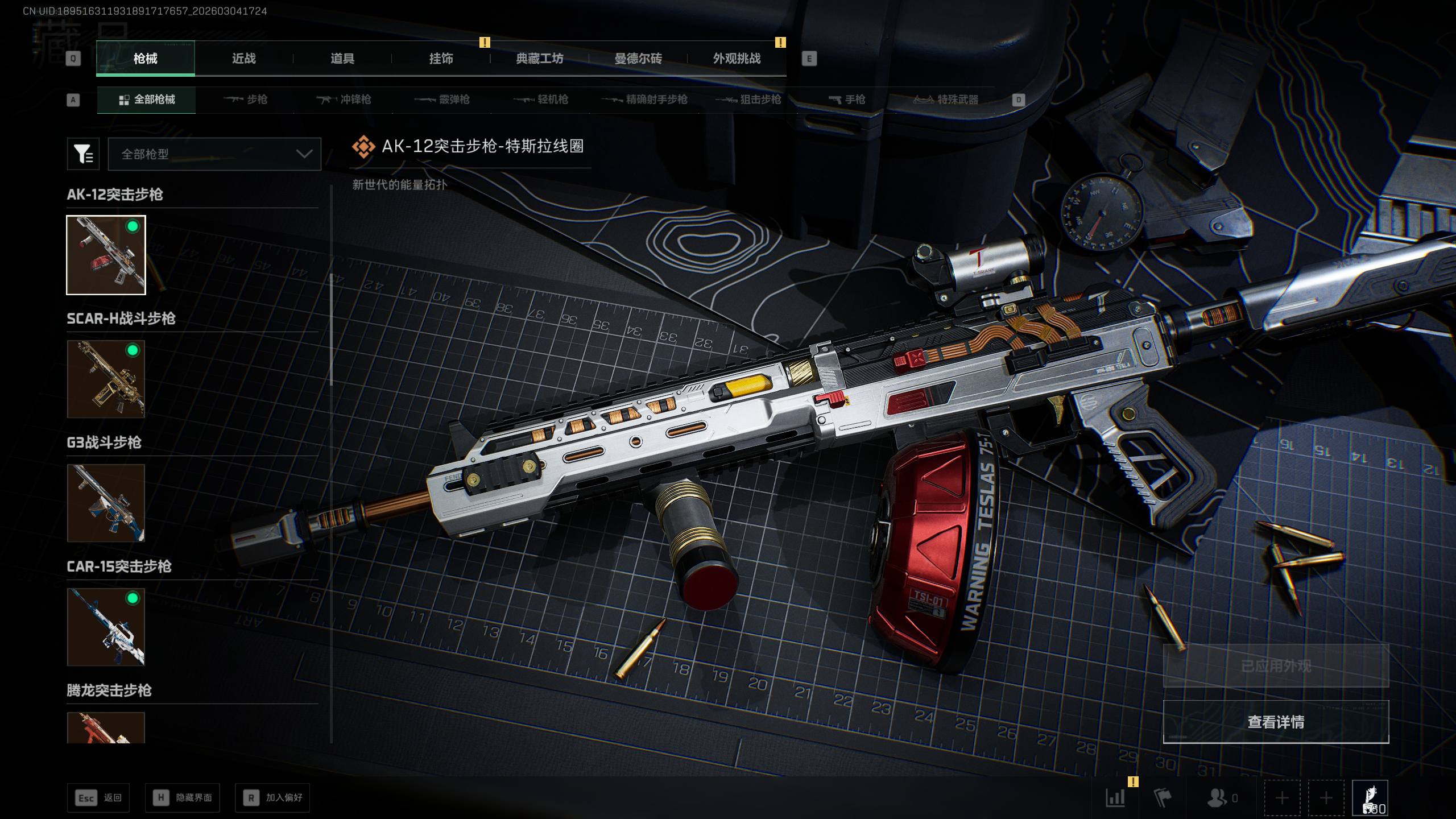
Task: Pick the CAR-15 blue-white skin thumbnail
Action: [x=106, y=627]
